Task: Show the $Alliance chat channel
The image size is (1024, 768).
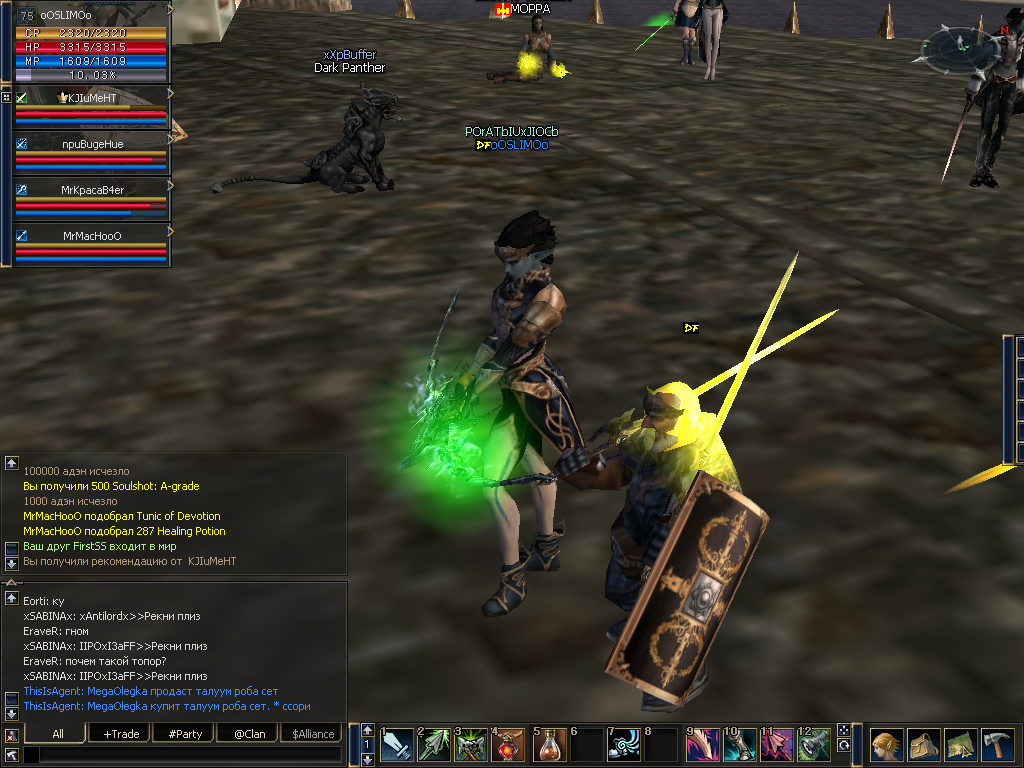Action: coord(313,734)
